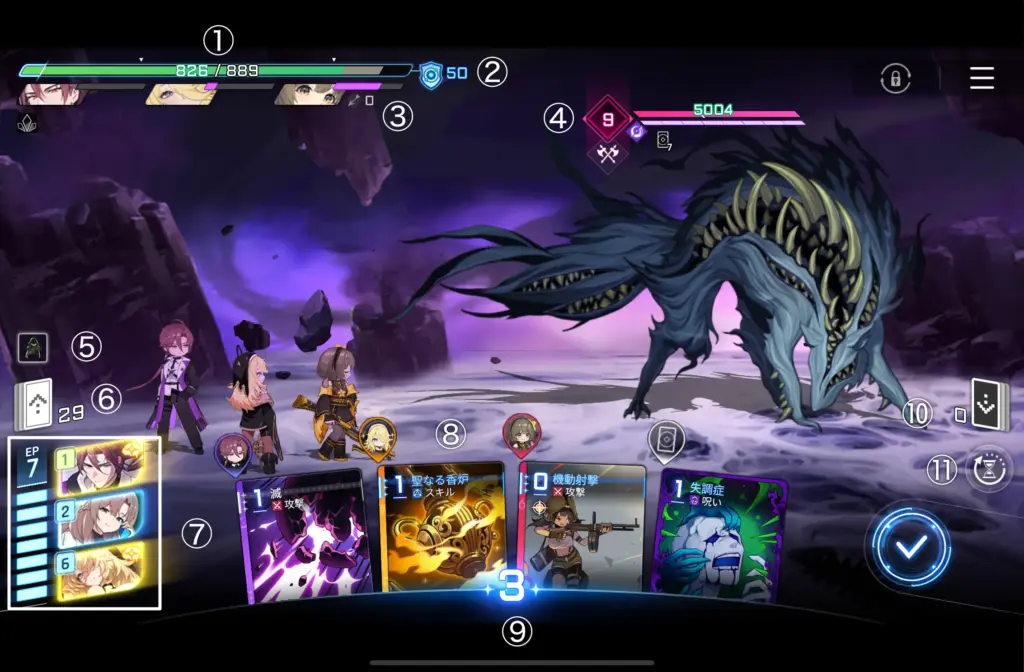
Task: Check the enemy's crossed axes intent icon
Action: [606, 153]
